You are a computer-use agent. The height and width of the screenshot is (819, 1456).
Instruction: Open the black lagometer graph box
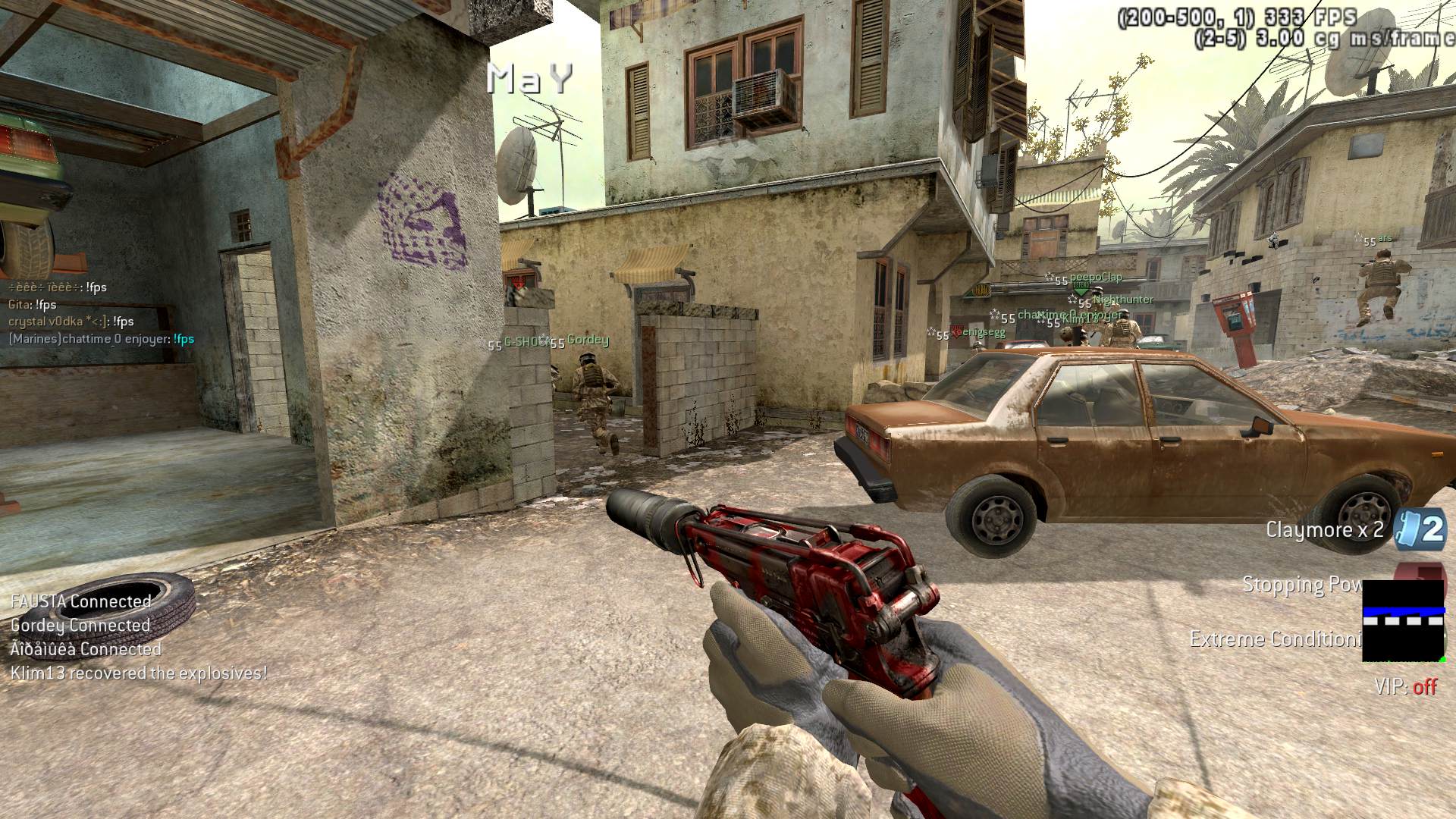tap(1403, 620)
